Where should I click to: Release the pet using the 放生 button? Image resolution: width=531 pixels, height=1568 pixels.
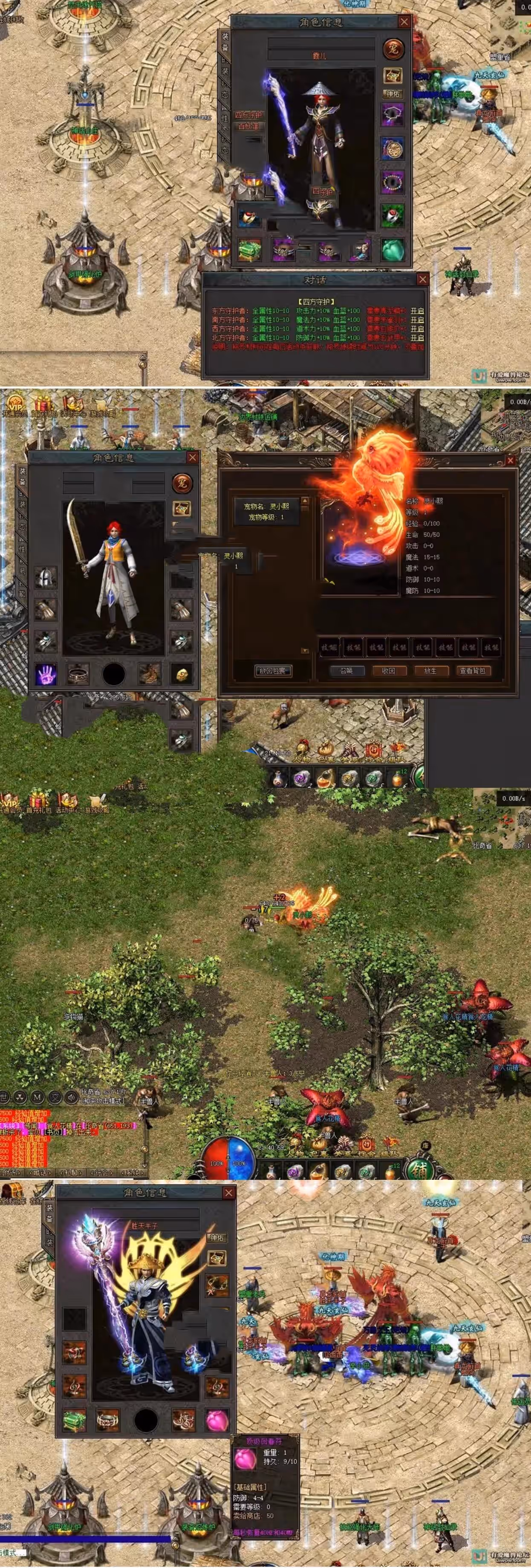[430, 671]
